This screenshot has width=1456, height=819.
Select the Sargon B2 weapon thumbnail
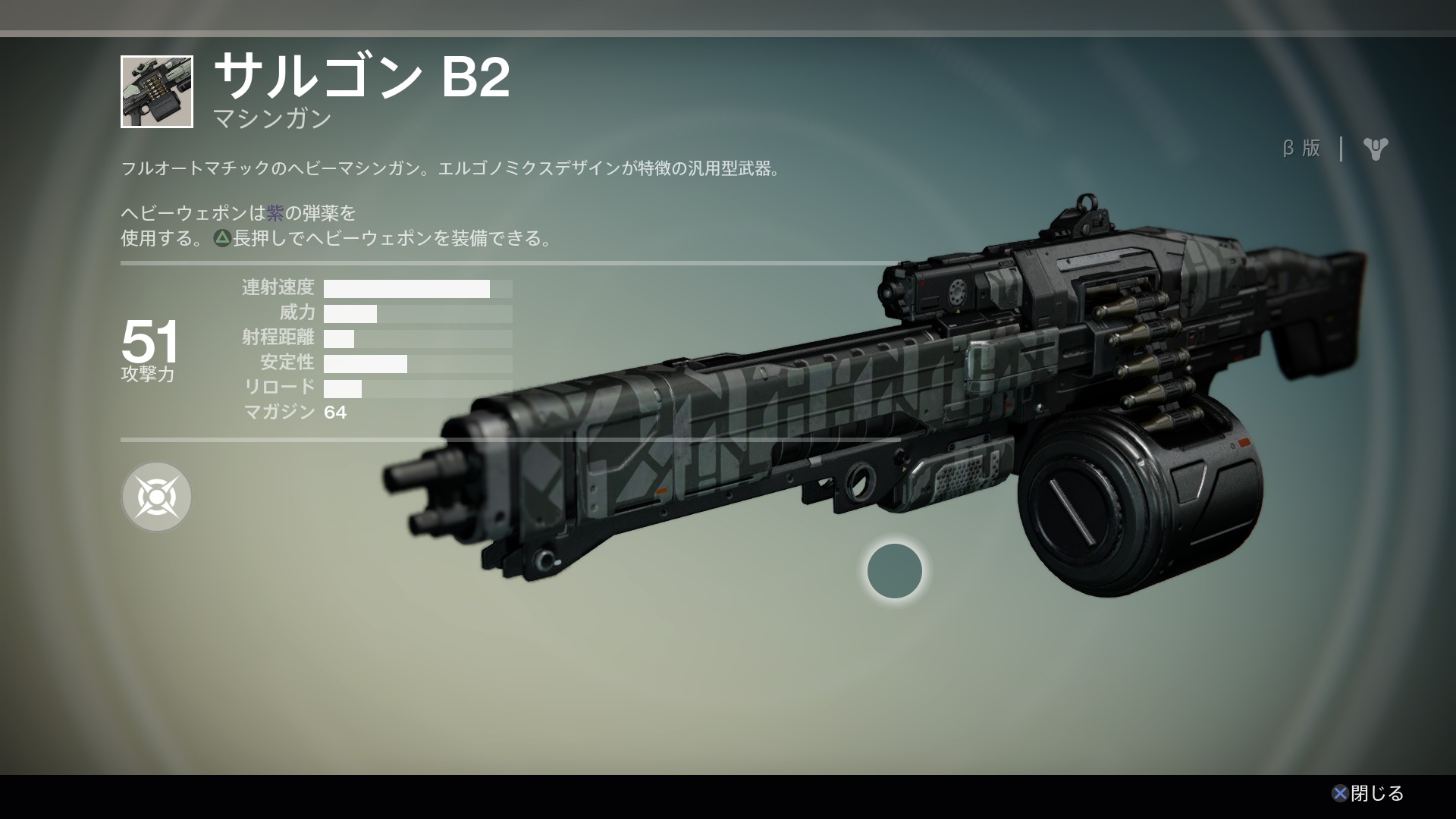157,92
